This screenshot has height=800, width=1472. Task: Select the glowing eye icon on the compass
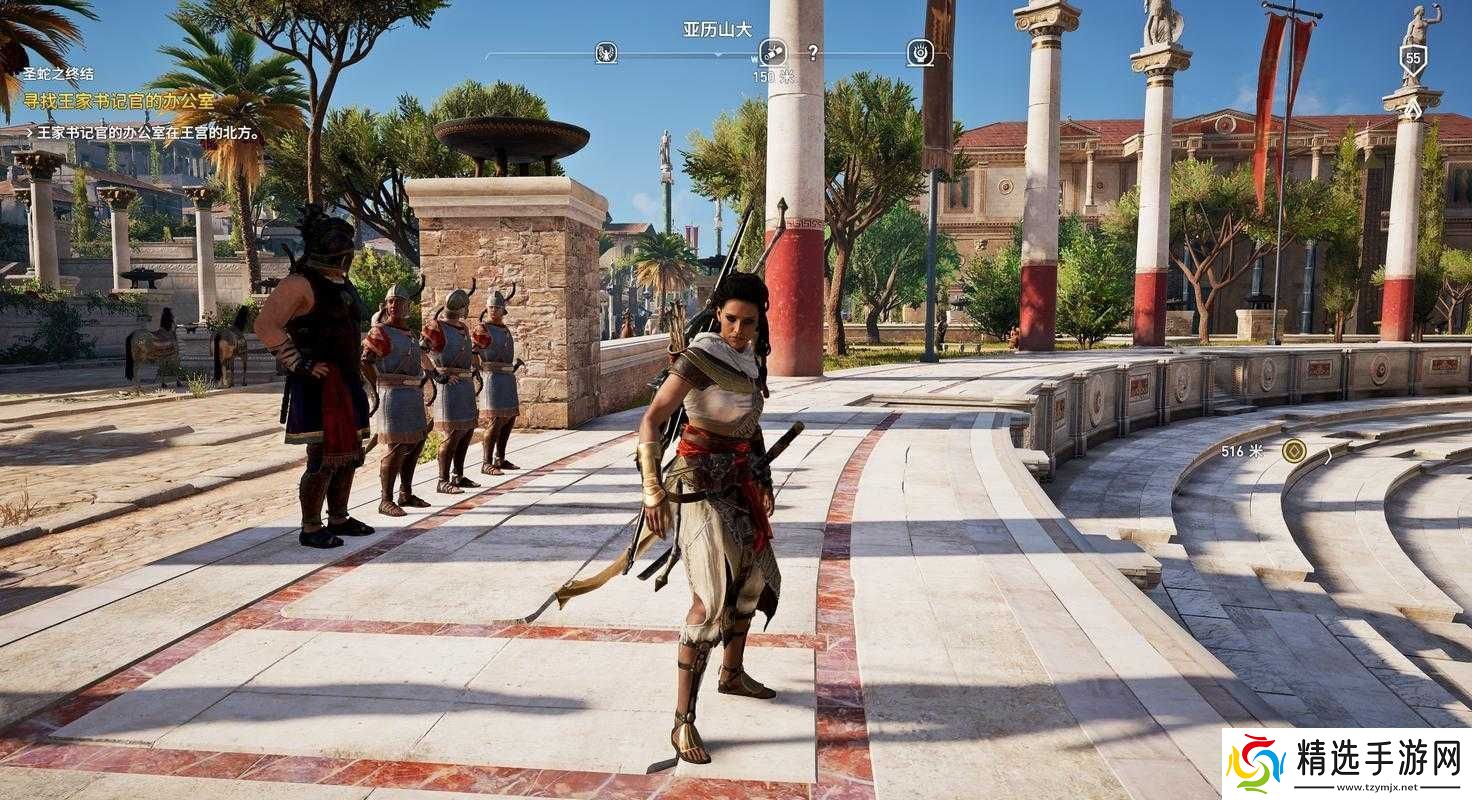tap(920, 52)
